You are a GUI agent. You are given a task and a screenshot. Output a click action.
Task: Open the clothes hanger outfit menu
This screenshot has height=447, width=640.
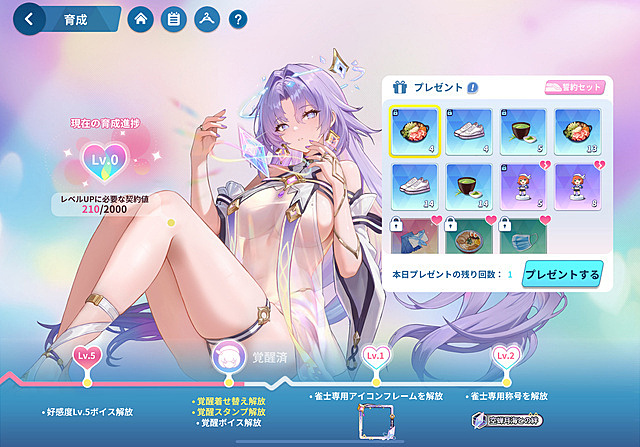(x=206, y=19)
